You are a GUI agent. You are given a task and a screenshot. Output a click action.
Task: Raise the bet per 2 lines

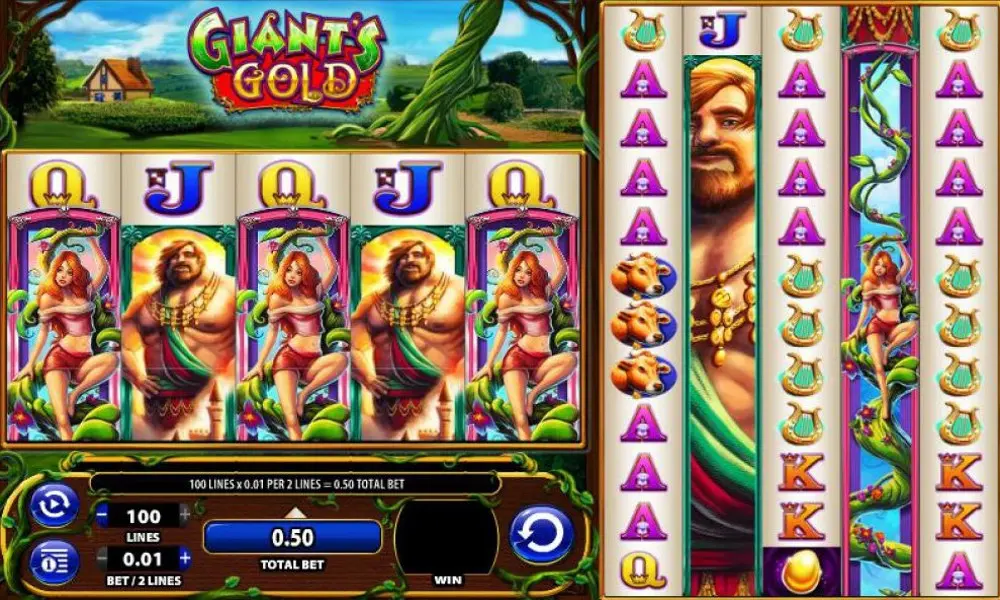[184, 557]
